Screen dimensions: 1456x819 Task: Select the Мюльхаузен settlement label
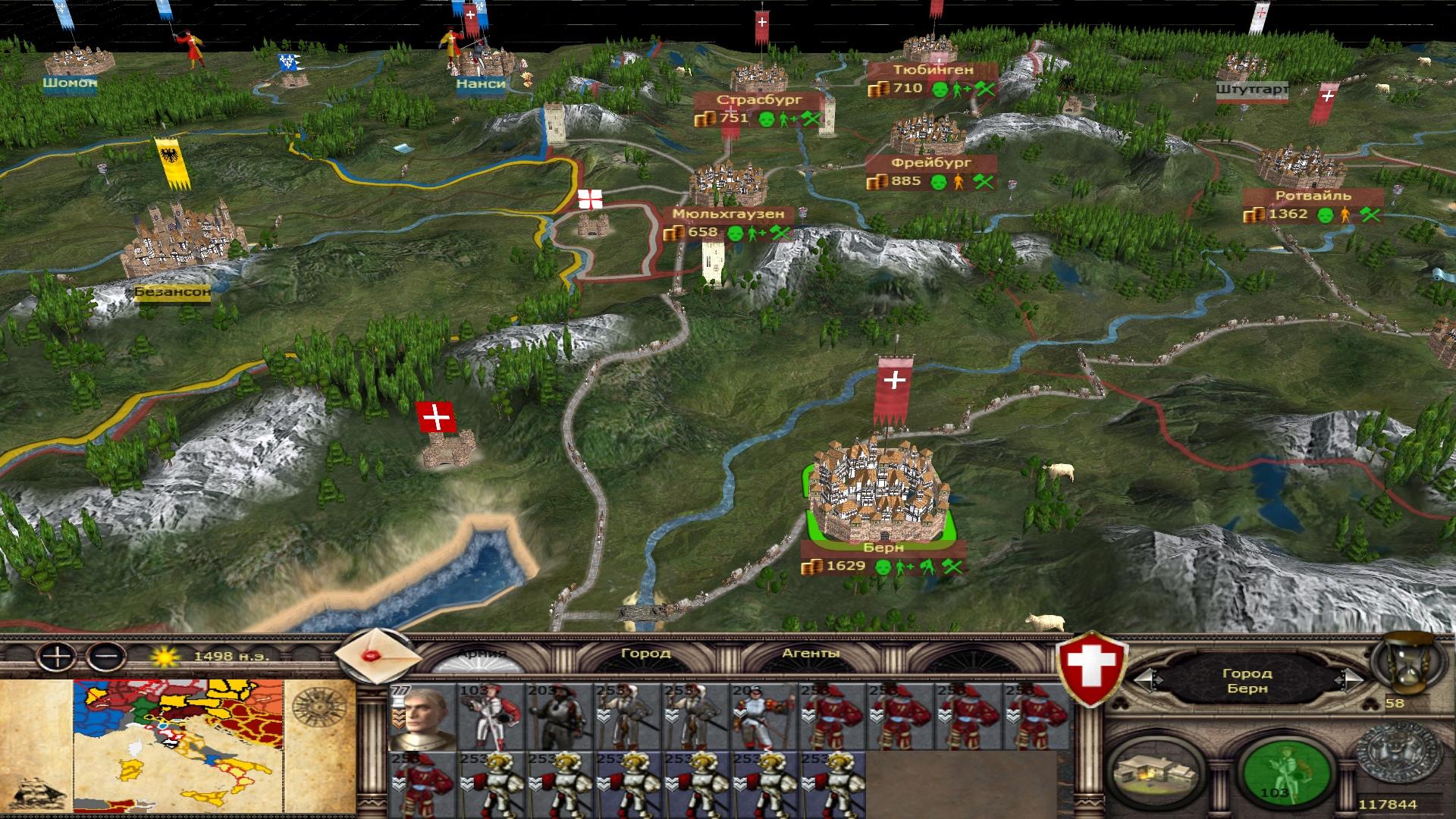click(x=727, y=214)
